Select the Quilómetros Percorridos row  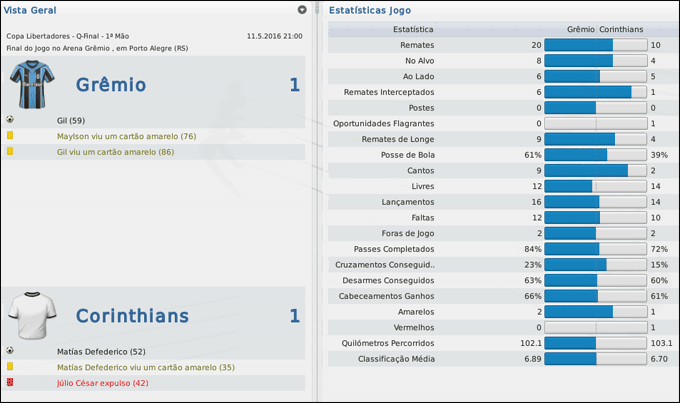point(388,343)
